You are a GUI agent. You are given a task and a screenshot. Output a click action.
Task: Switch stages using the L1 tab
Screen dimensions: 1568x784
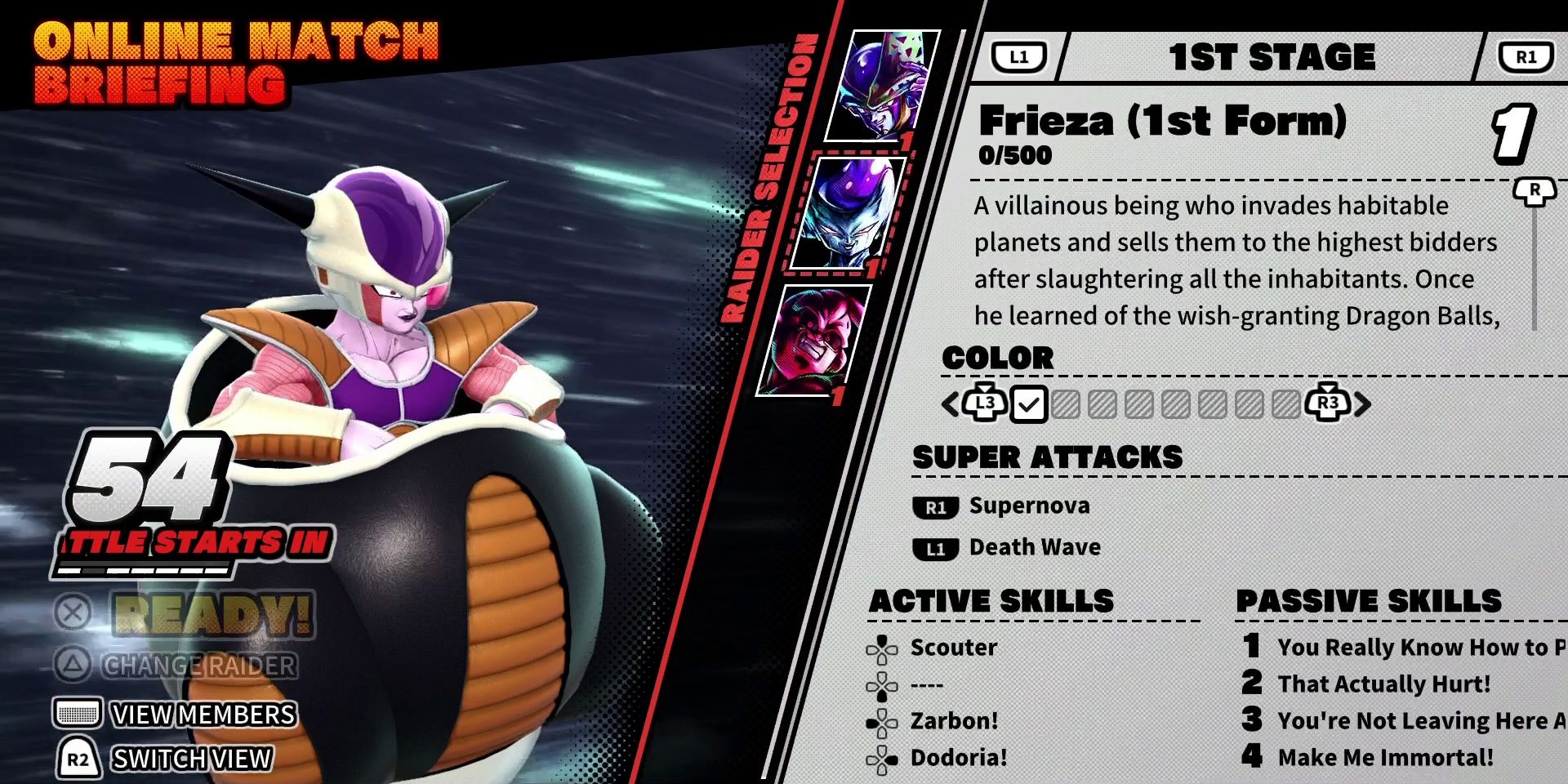point(1019,55)
